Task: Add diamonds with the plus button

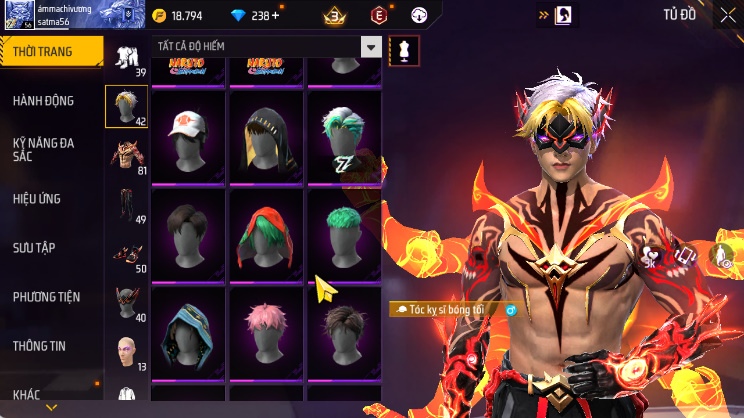Action: point(276,15)
